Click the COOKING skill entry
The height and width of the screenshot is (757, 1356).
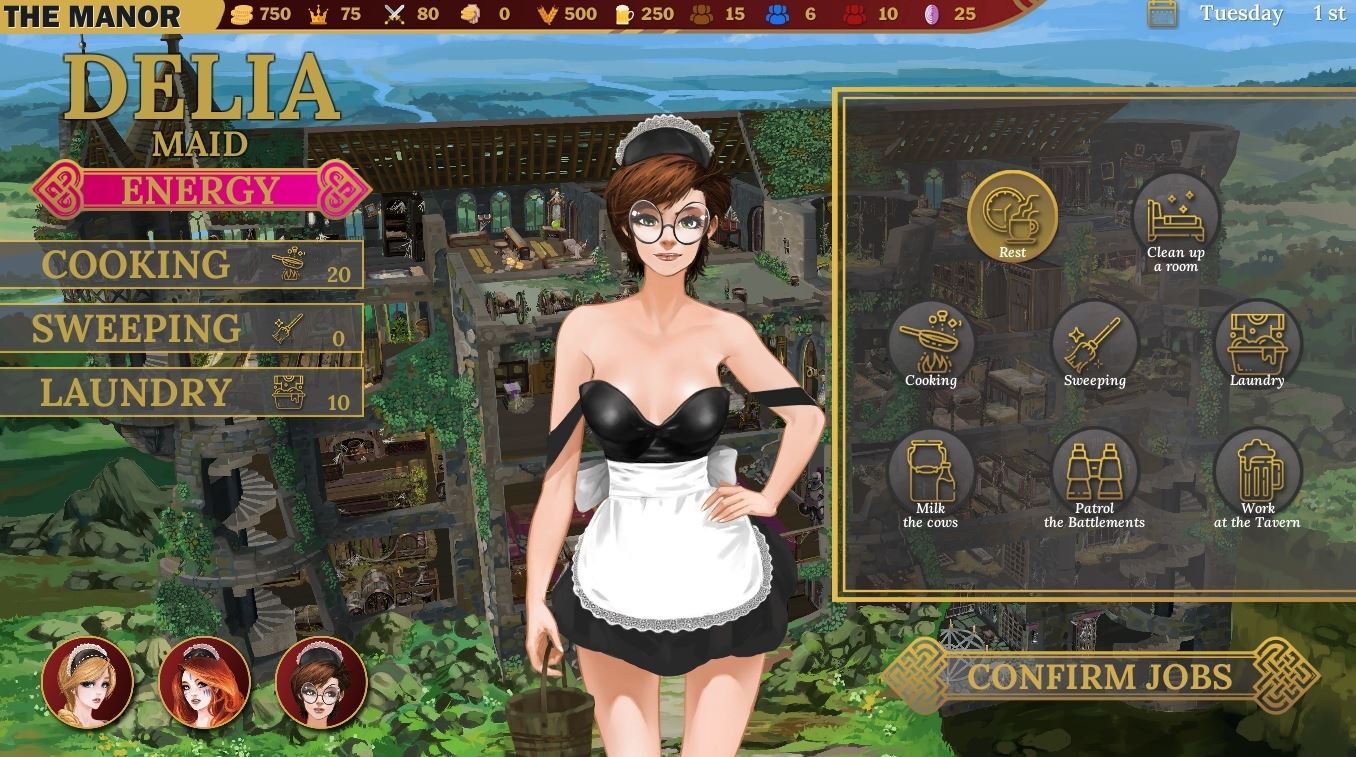click(x=180, y=263)
